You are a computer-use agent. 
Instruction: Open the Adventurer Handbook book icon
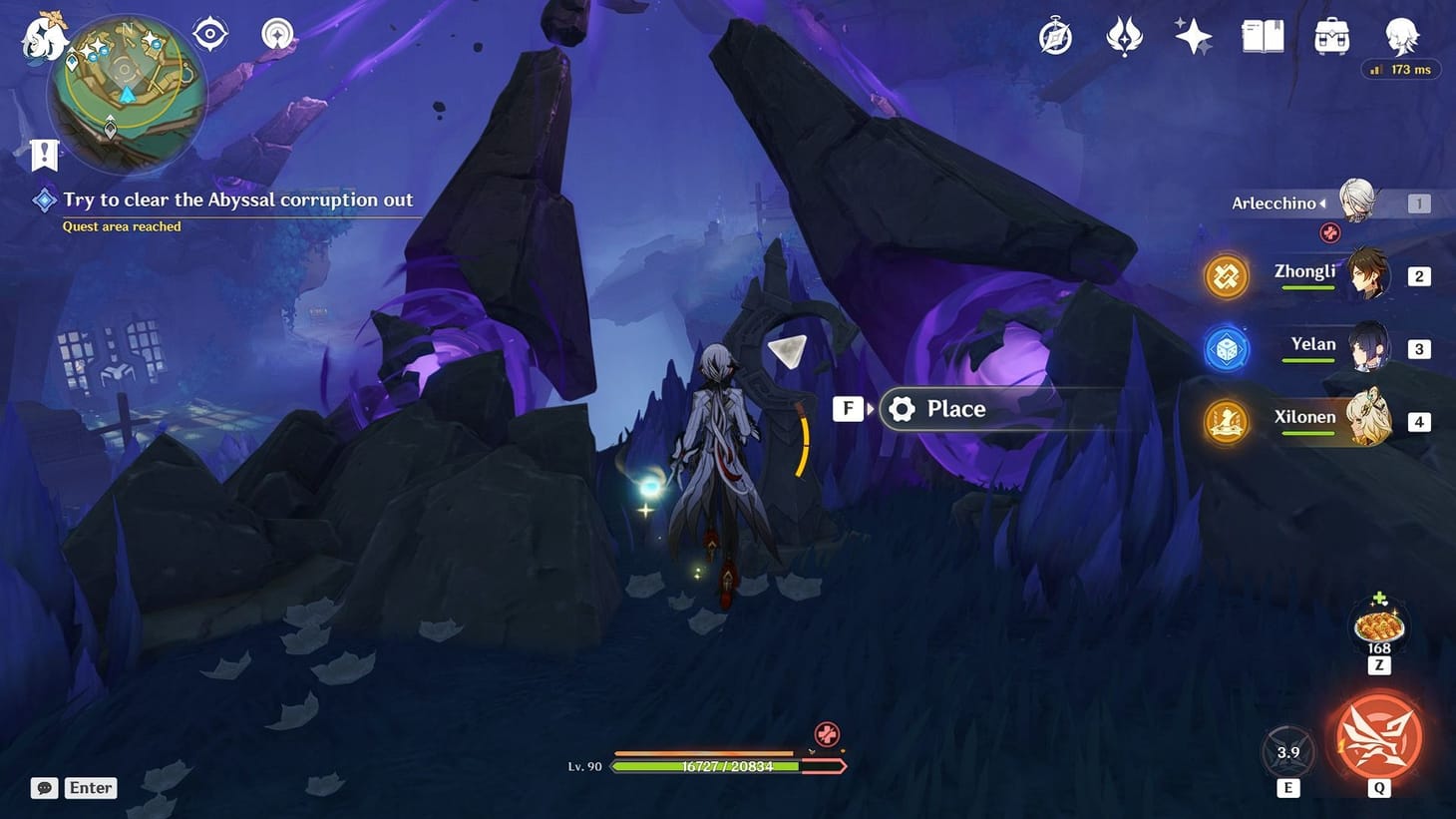[1263, 36]
